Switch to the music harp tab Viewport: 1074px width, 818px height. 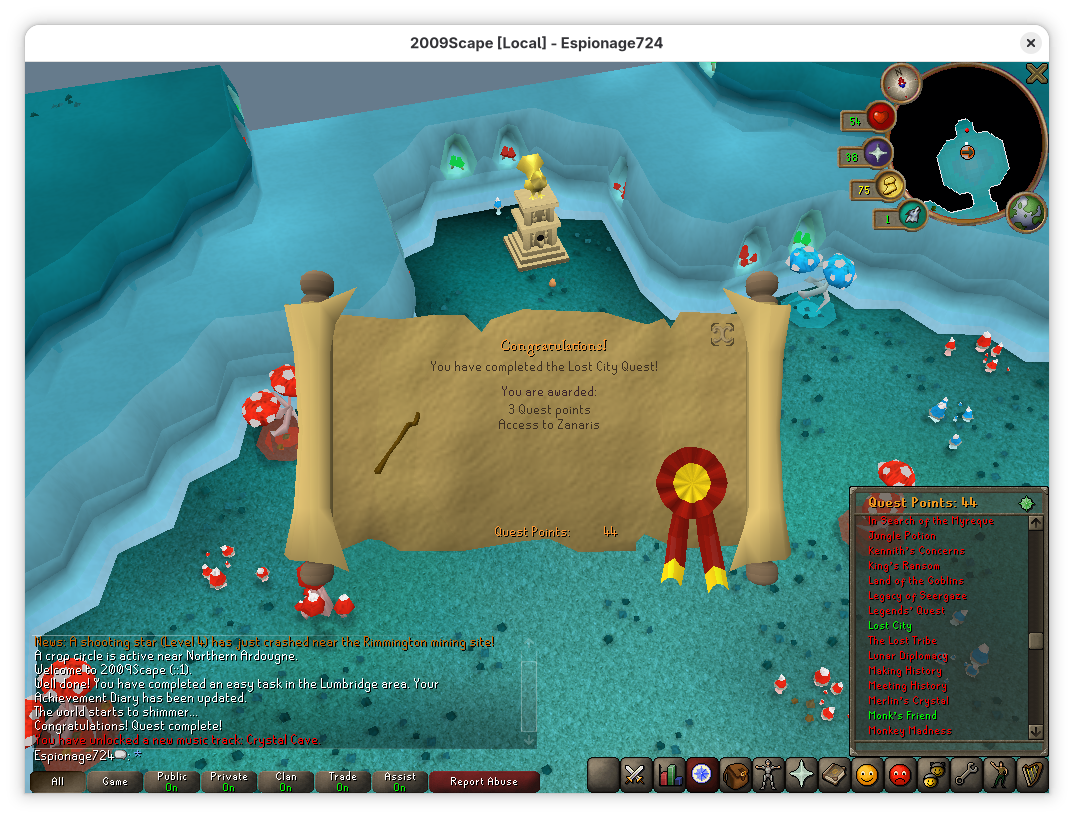(1032, 775)
